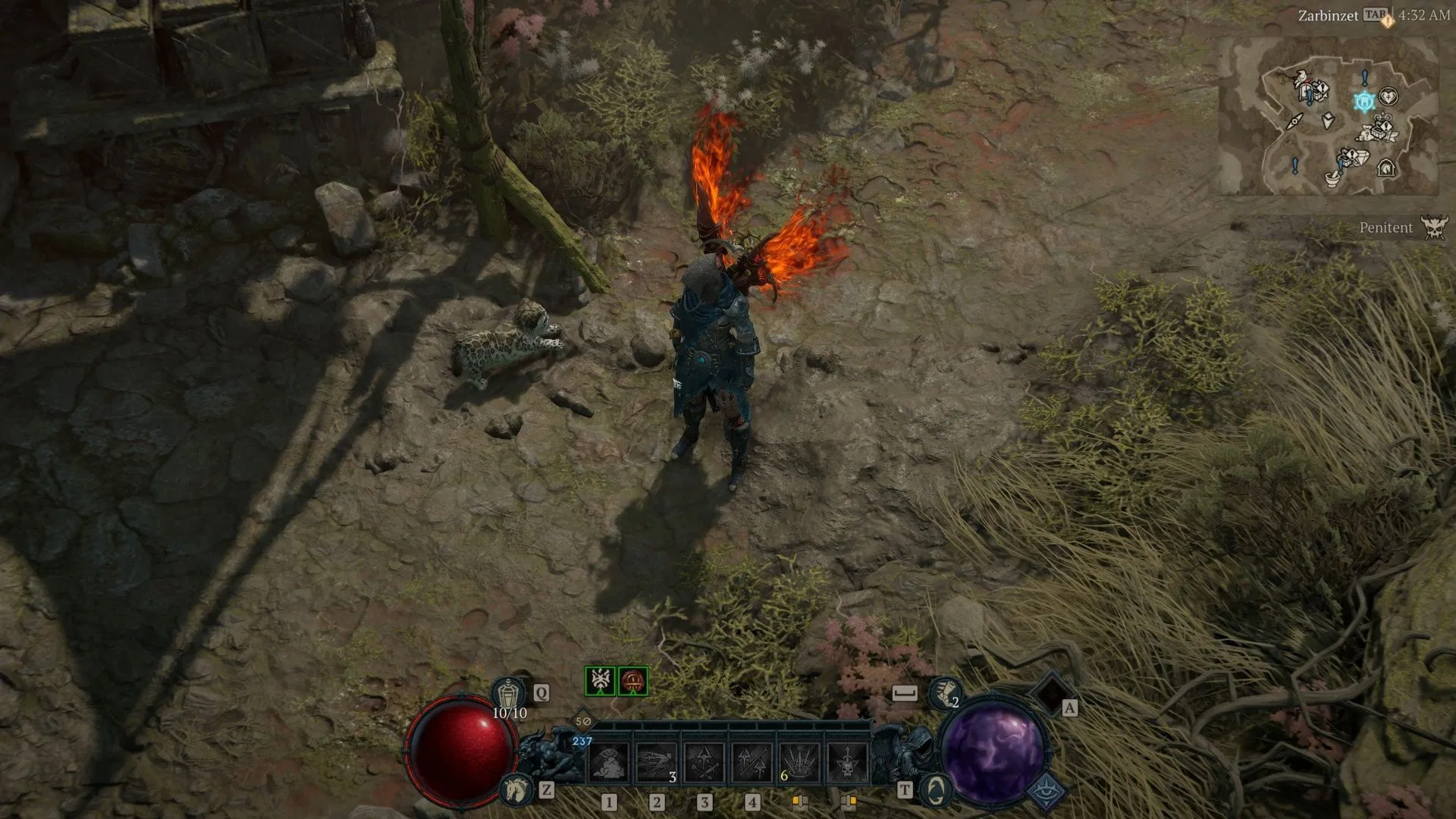1456x819 pixels.
Task: Click the healer heart icon on the minimap
Action: click(1389, 97)
